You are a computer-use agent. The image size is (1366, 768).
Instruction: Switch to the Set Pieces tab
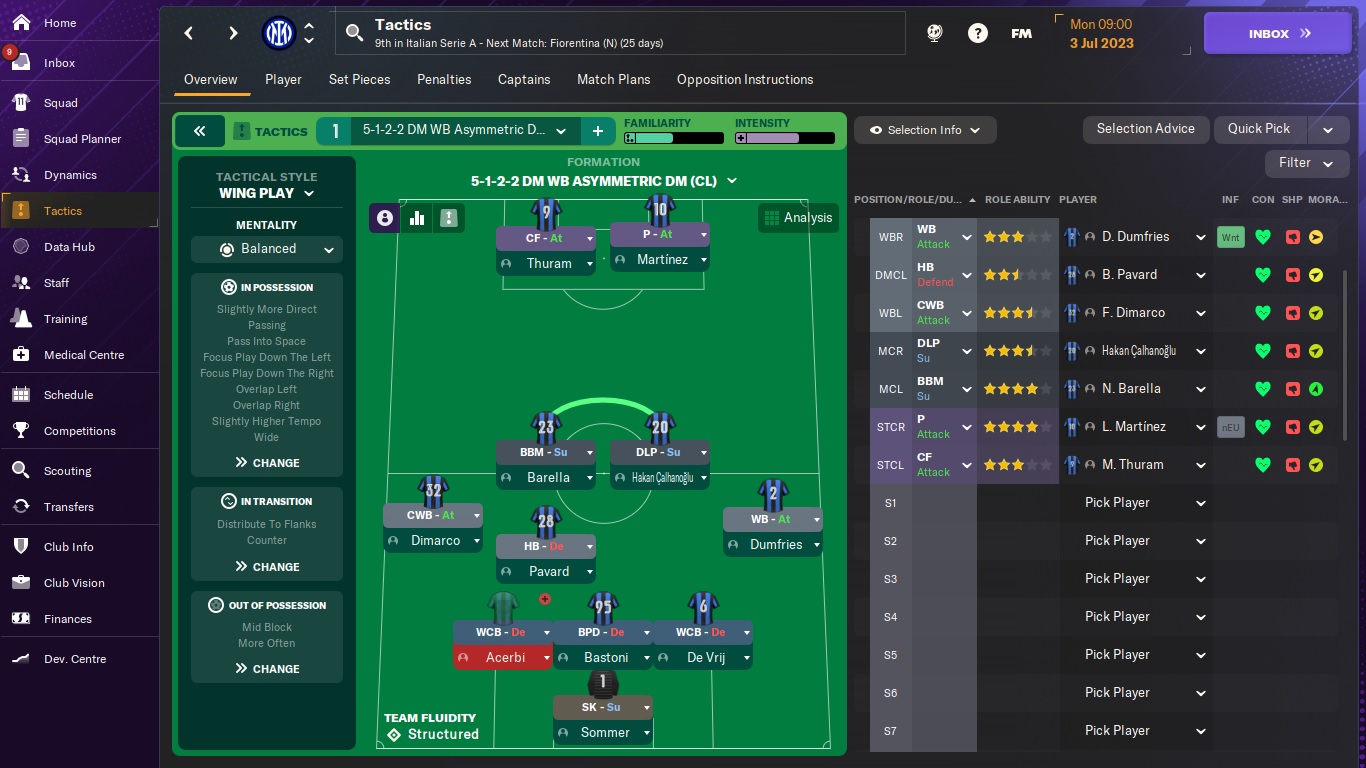tap(359, 79)
